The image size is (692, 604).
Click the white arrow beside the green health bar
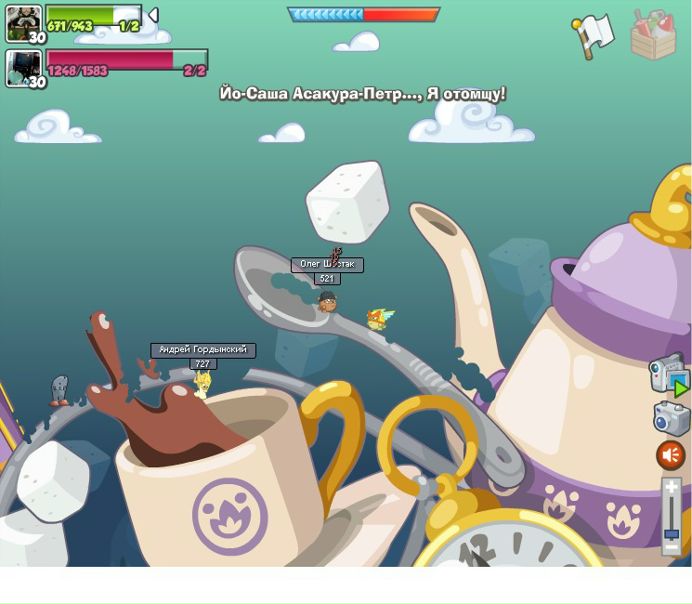(x=153, y=16)
